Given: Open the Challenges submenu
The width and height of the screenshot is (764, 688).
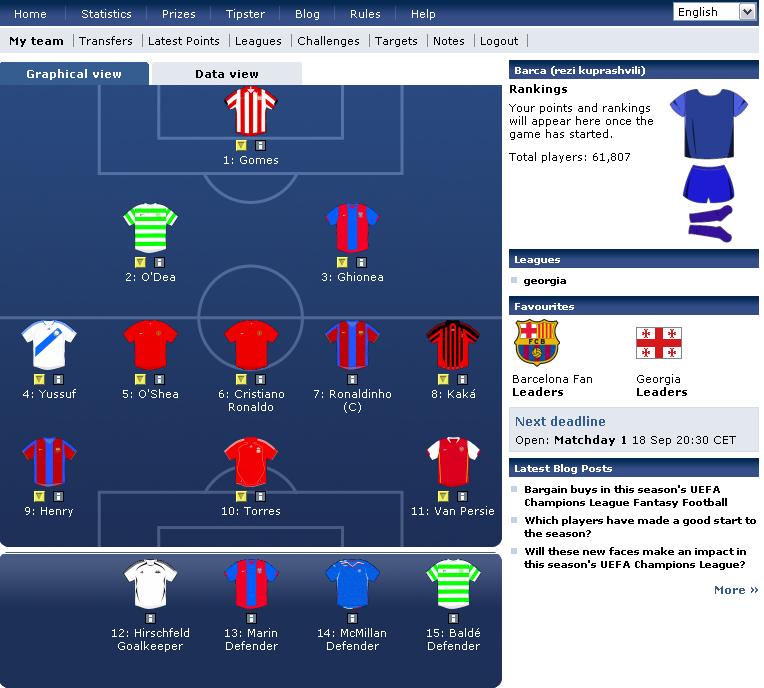Looking at the screenshot, I should coord(328,41).
